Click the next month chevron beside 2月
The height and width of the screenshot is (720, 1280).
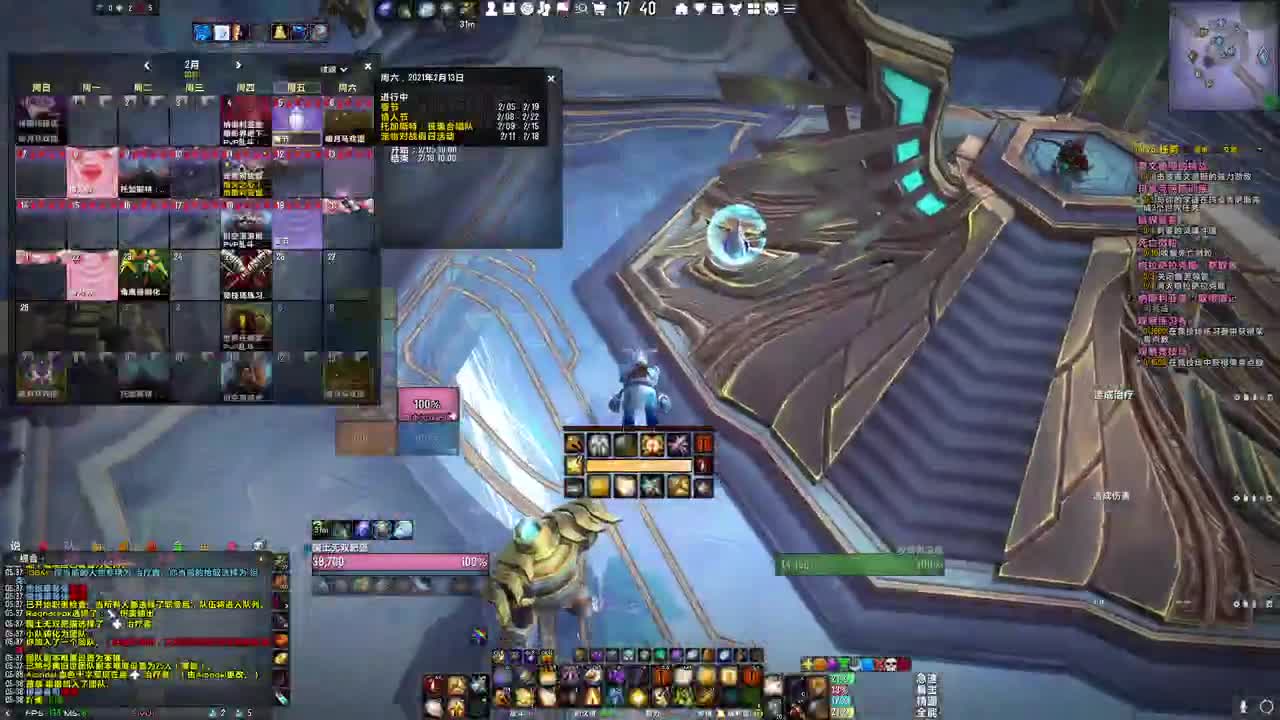coord(238,65)
